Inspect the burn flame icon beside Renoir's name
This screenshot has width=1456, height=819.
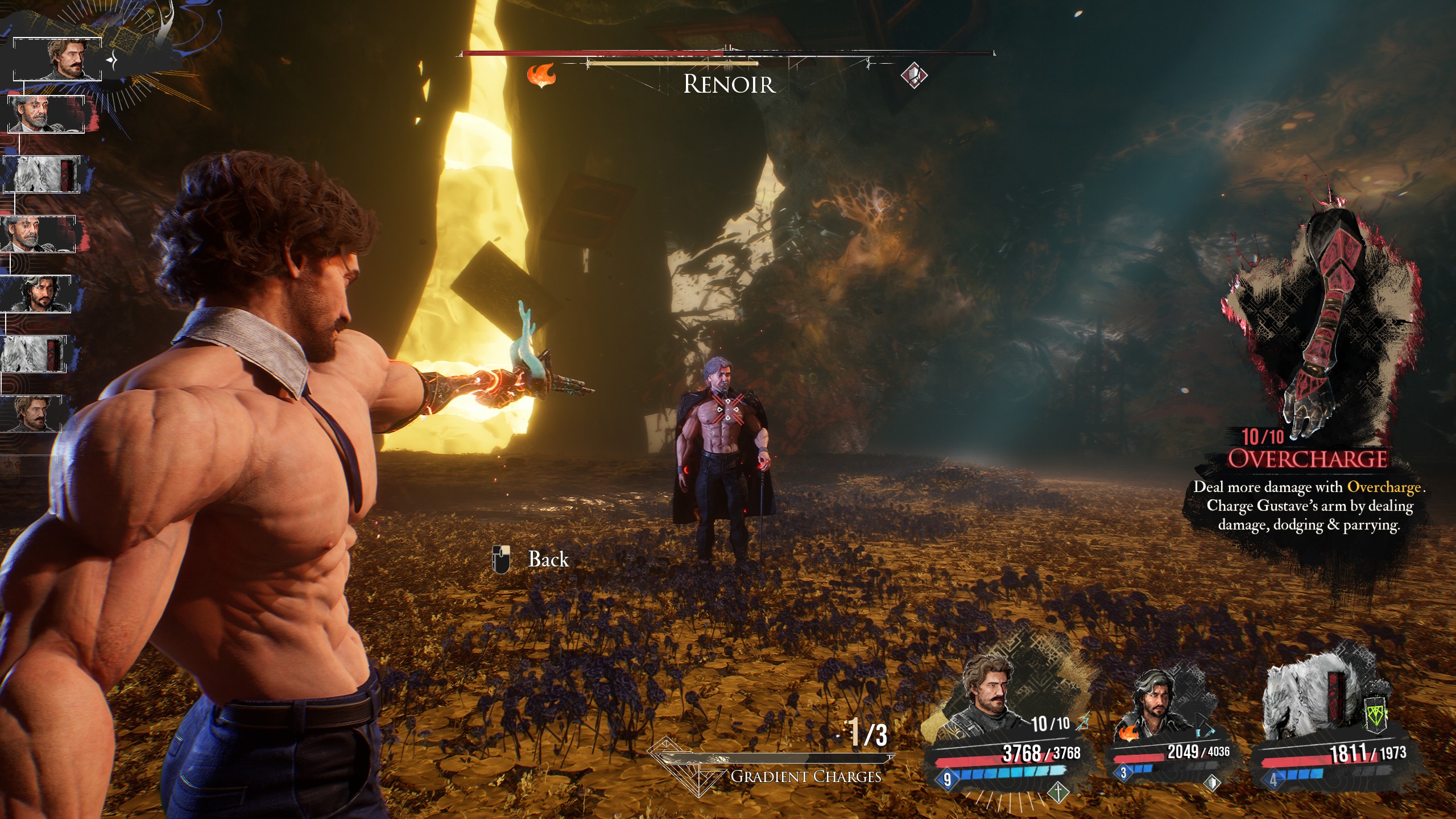coord(541,75)
